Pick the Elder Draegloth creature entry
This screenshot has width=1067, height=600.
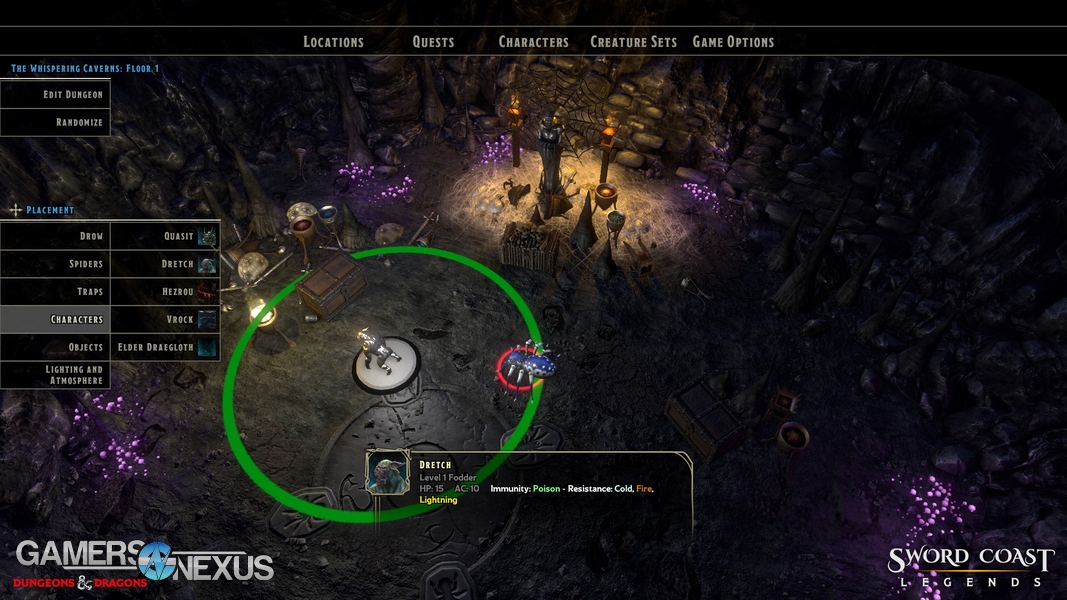click(165, 347)
